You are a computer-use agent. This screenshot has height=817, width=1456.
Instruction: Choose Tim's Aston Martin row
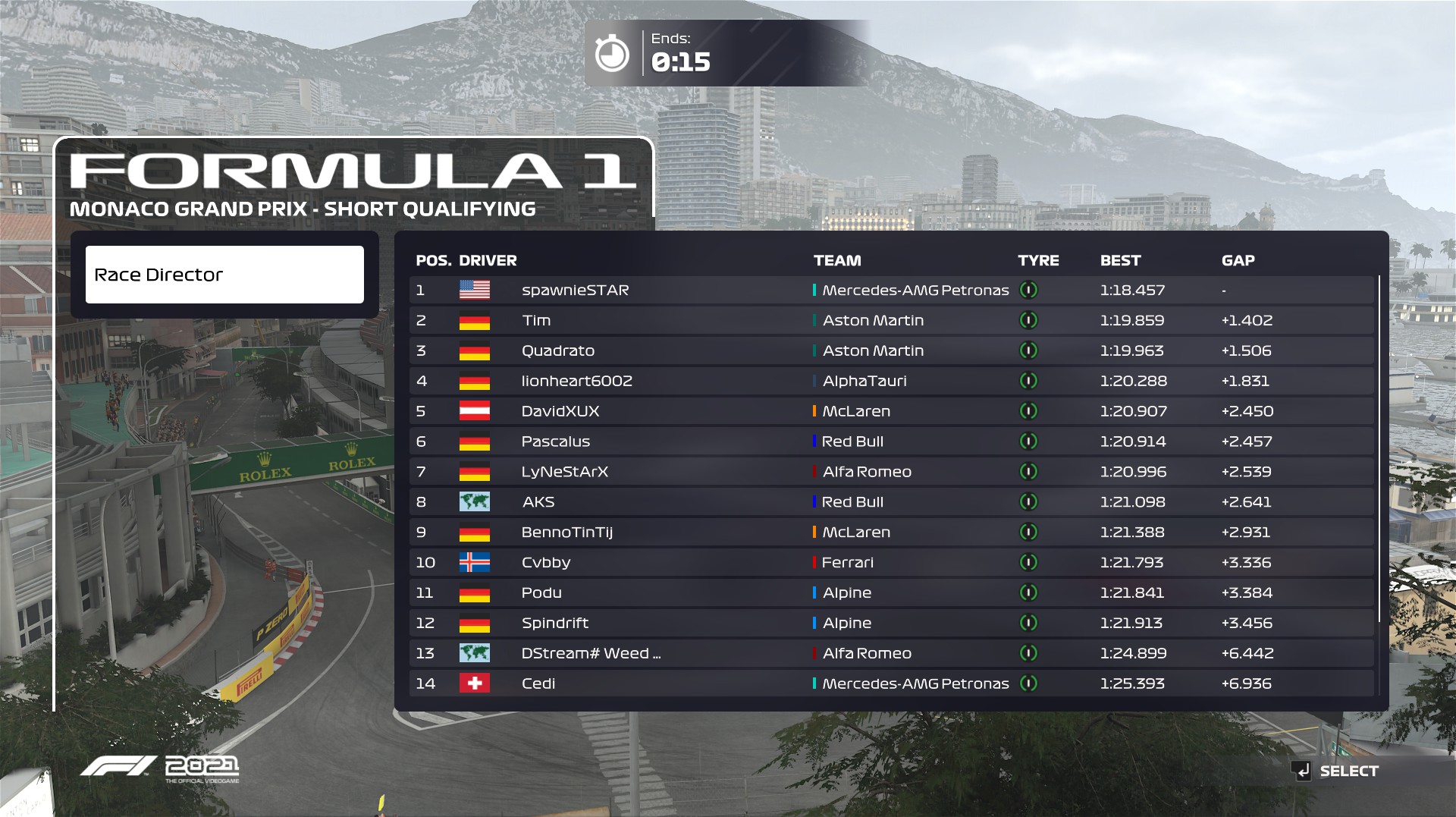point(891,321)
